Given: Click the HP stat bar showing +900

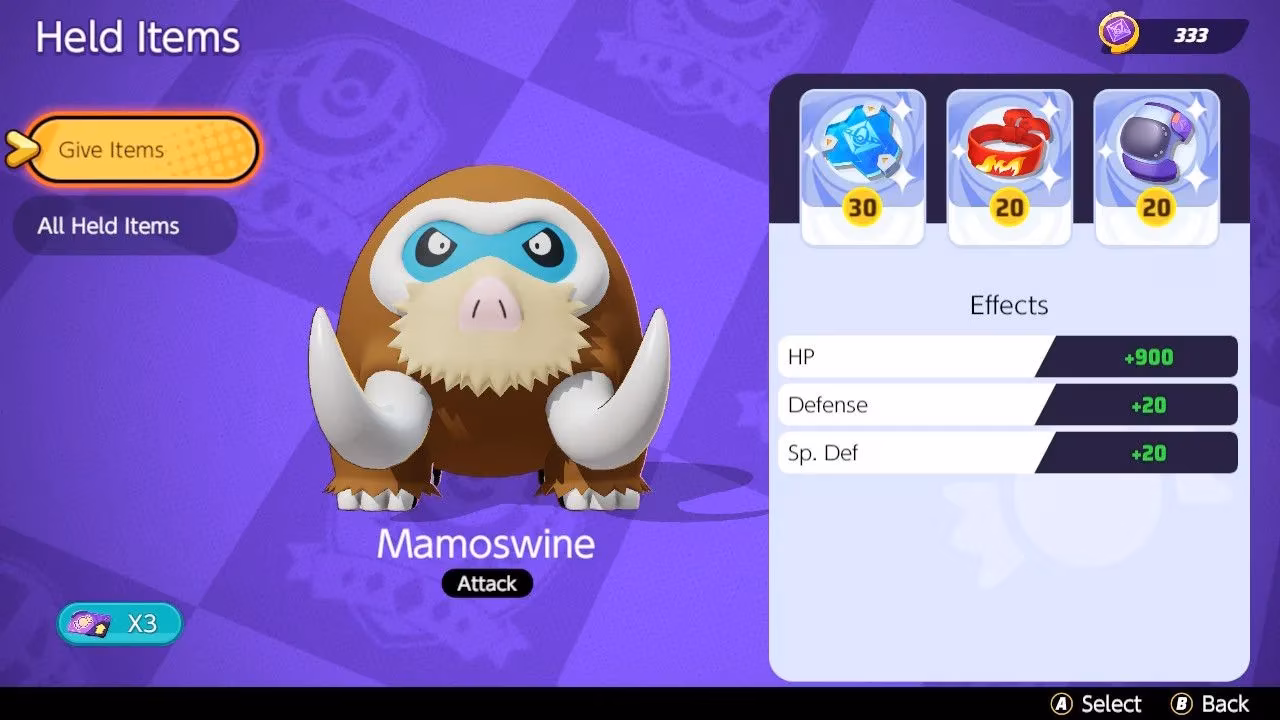Looking at the screenshot, I should 1007,356.
